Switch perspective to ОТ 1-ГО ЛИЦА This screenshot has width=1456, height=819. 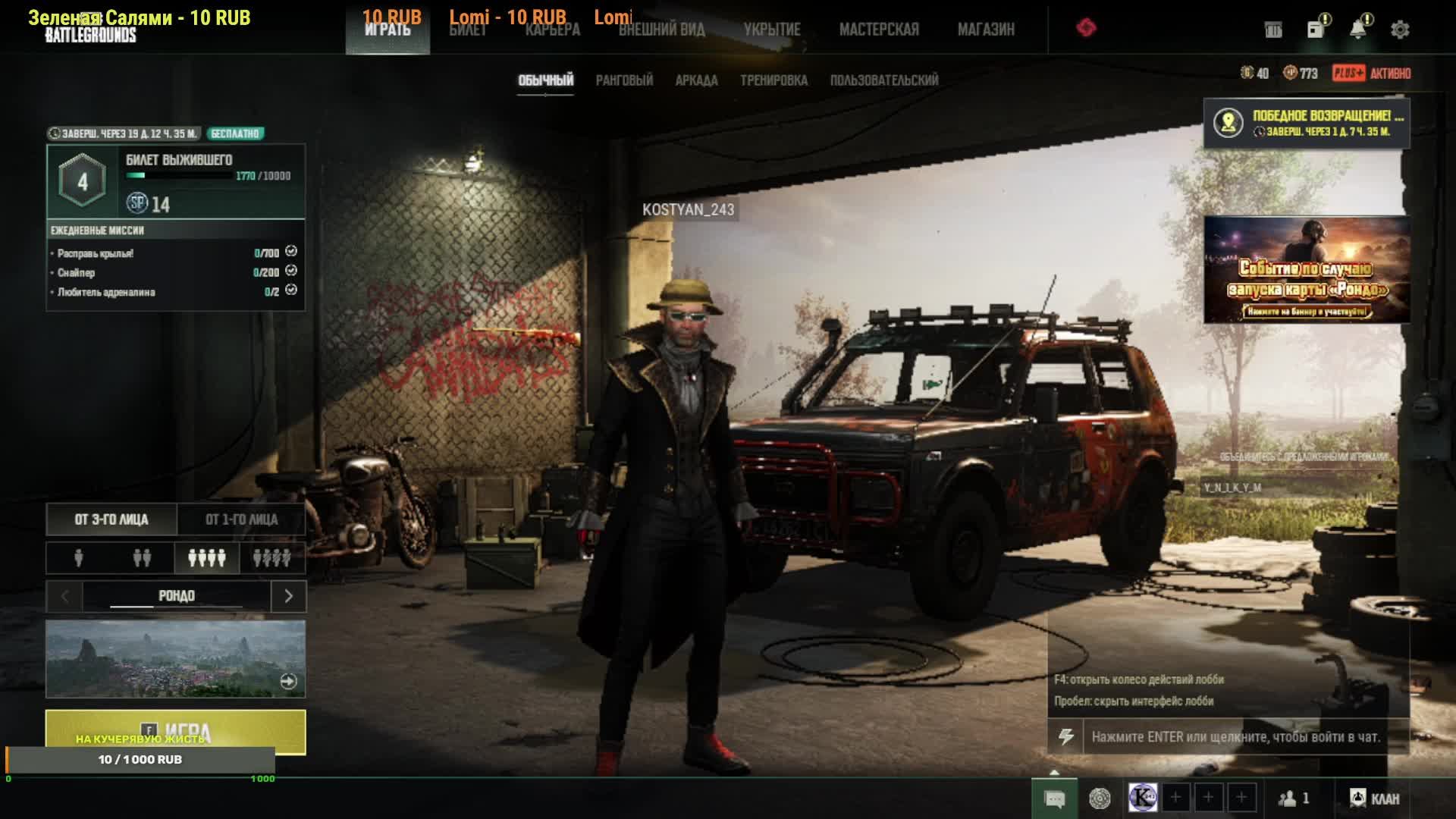point(241,519)
